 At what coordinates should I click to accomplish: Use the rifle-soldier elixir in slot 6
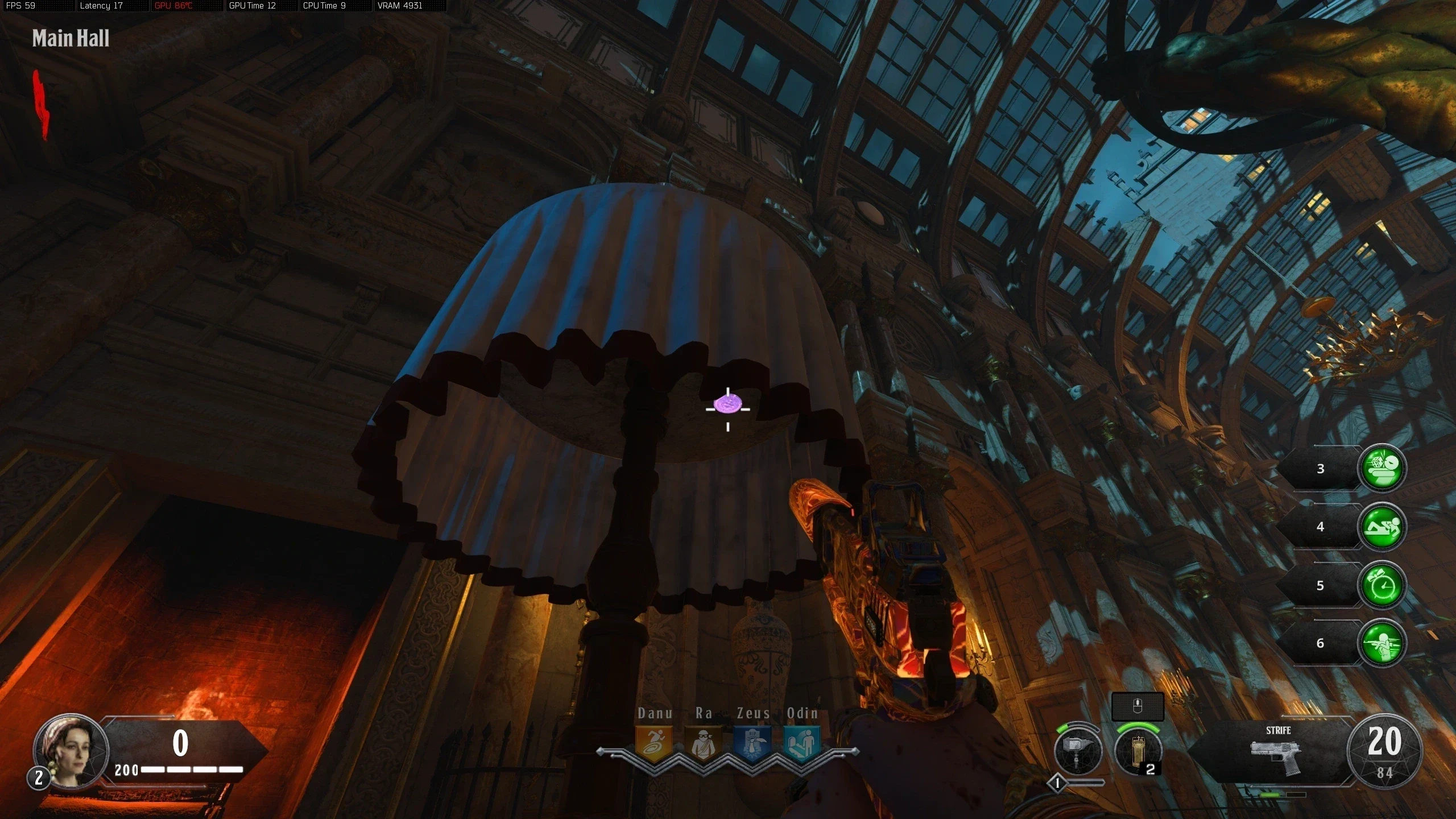tap(1382, 643)
